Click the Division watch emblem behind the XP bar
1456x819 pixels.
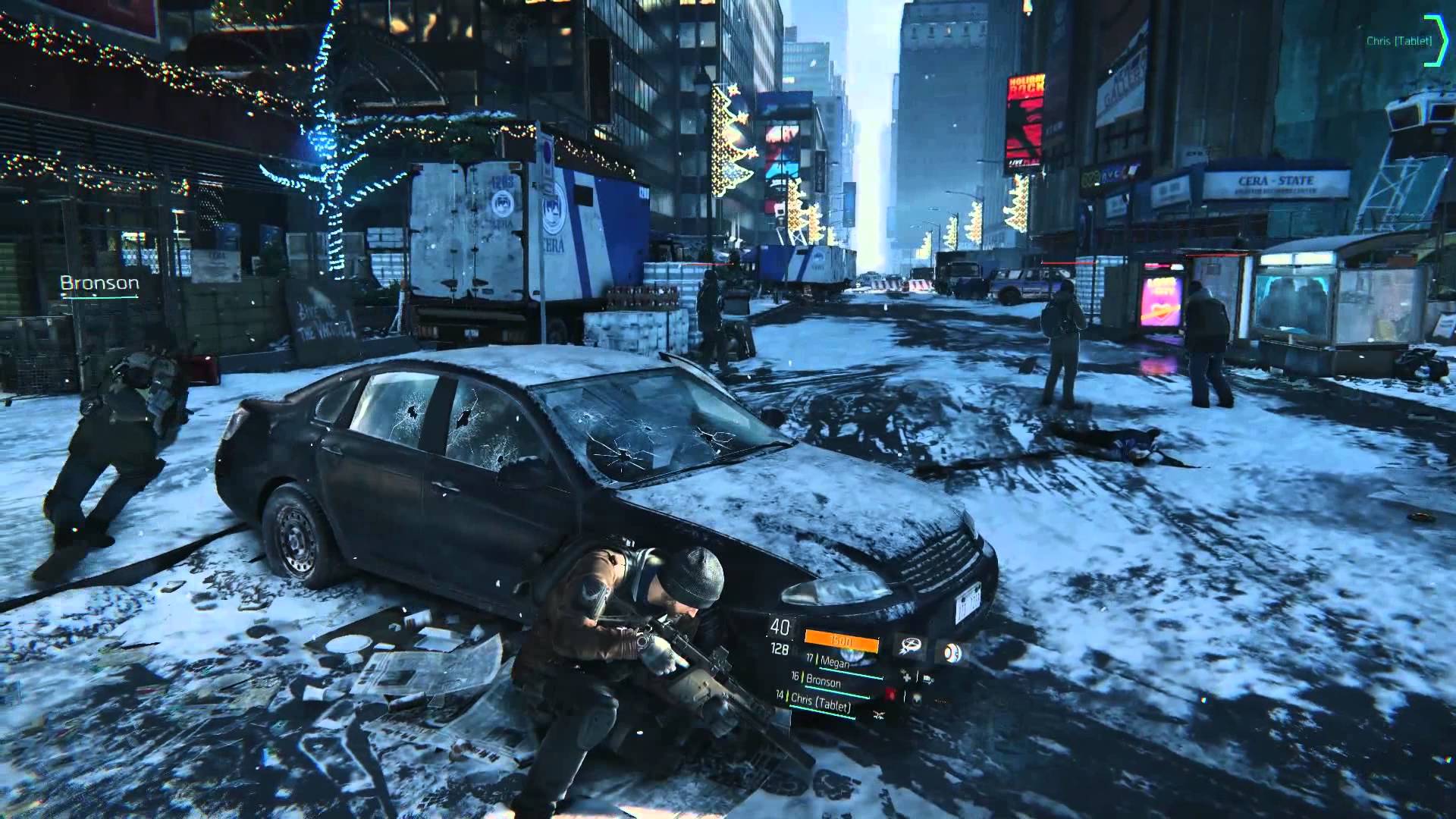click(853, 657)
